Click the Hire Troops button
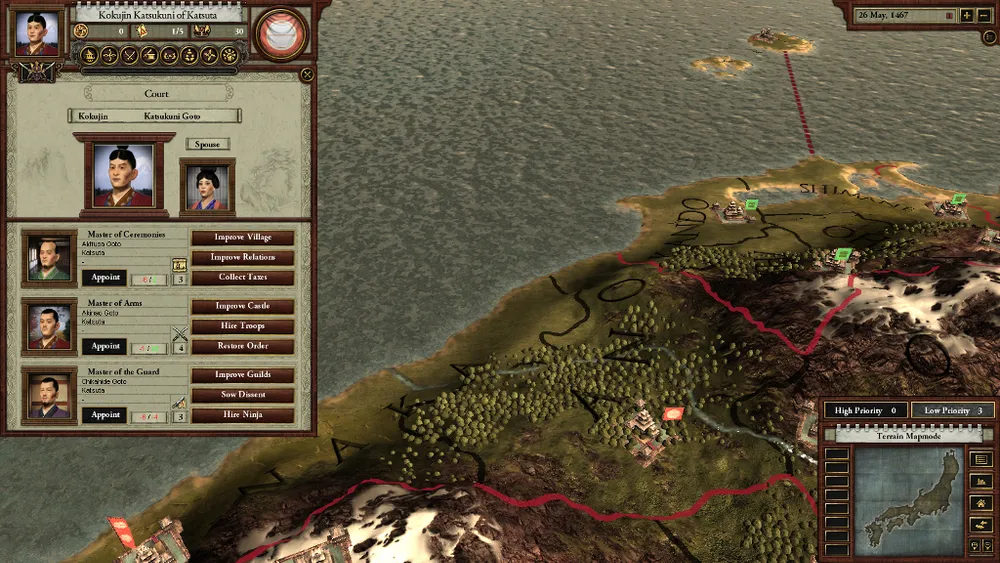Viewport: 1000px width, 563px height. click(x=242, y=326)
